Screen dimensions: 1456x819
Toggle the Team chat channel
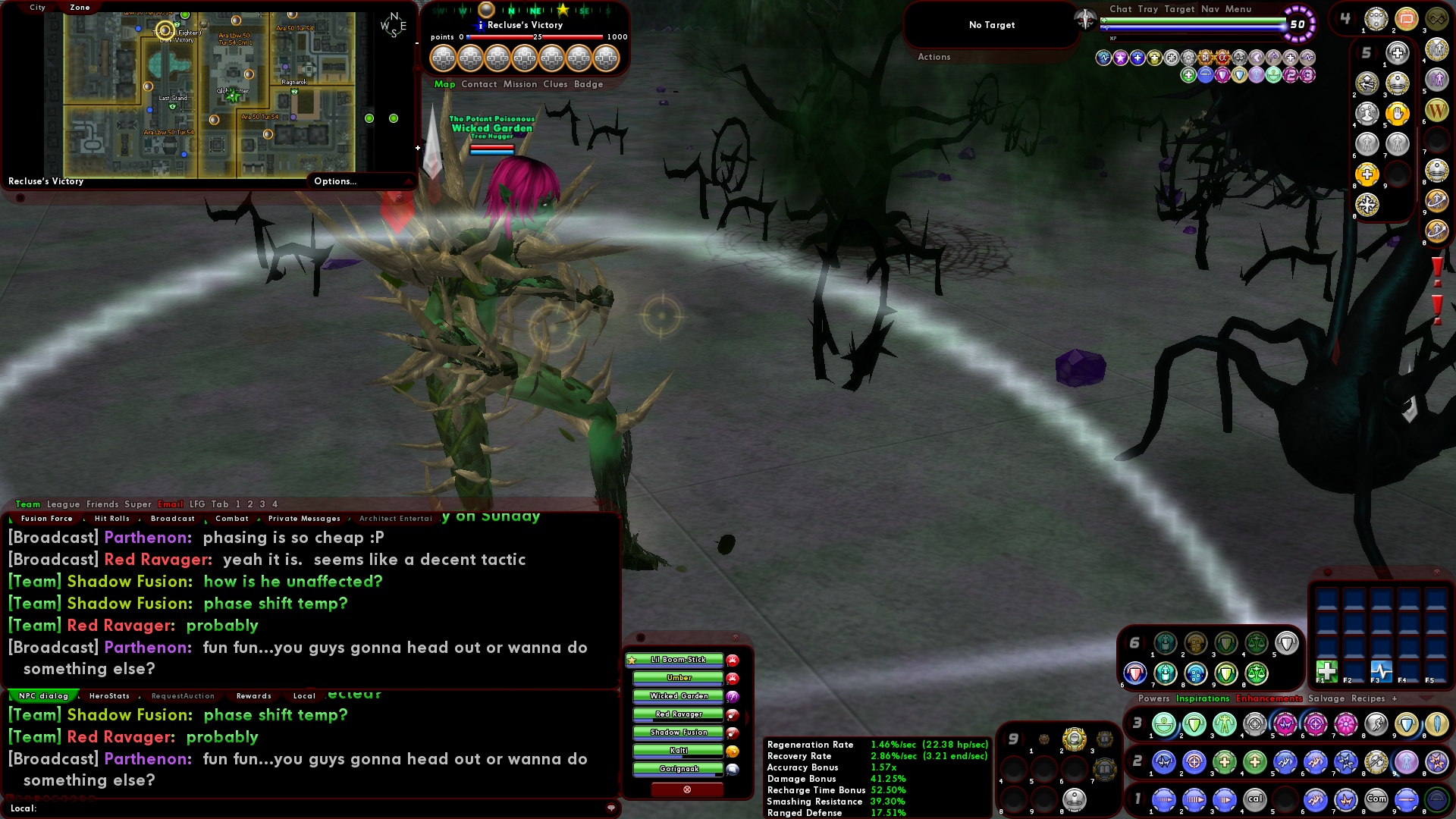tap(26, 504)
